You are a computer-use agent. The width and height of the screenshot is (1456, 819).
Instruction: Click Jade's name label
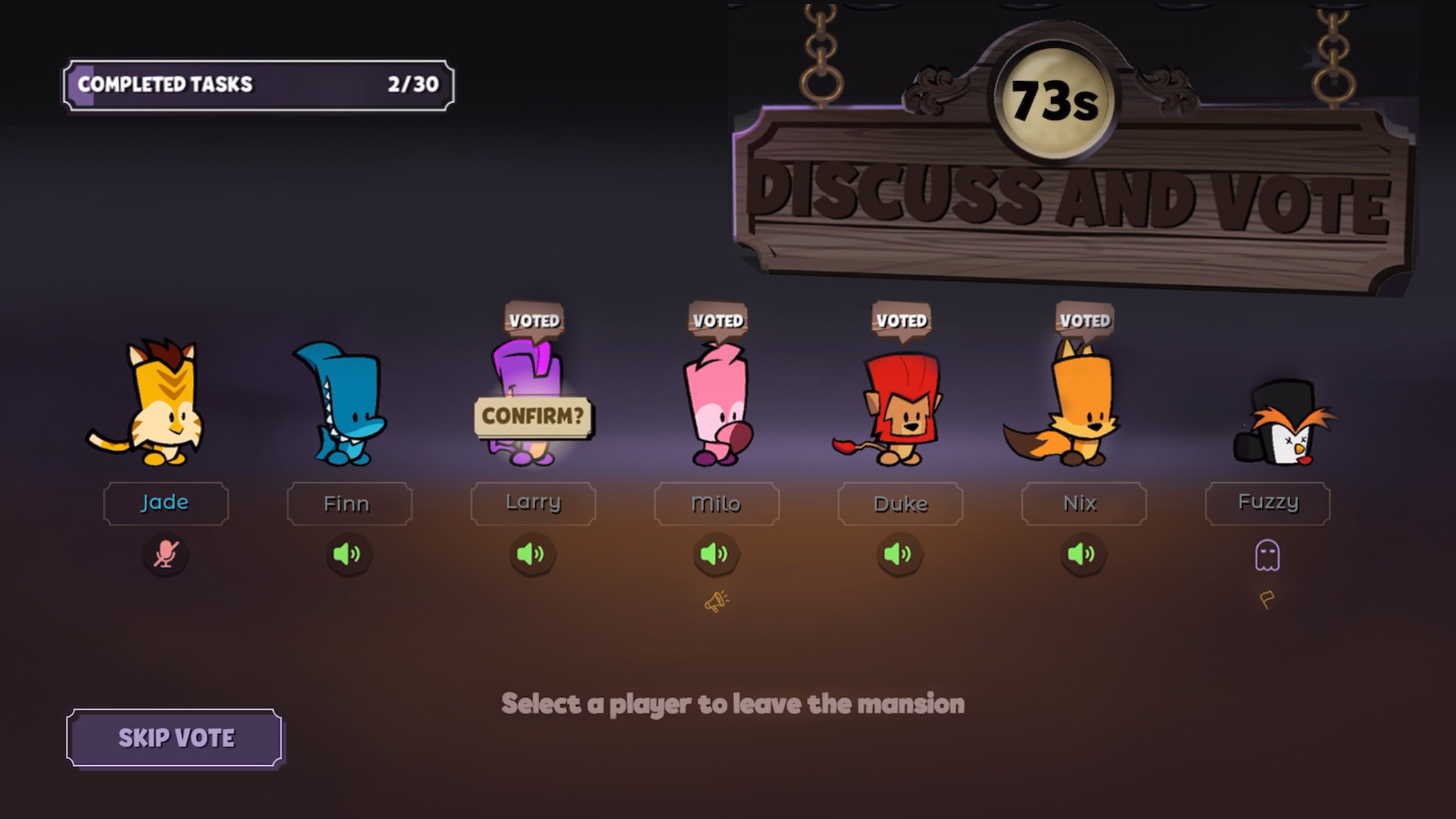point(165,503)
